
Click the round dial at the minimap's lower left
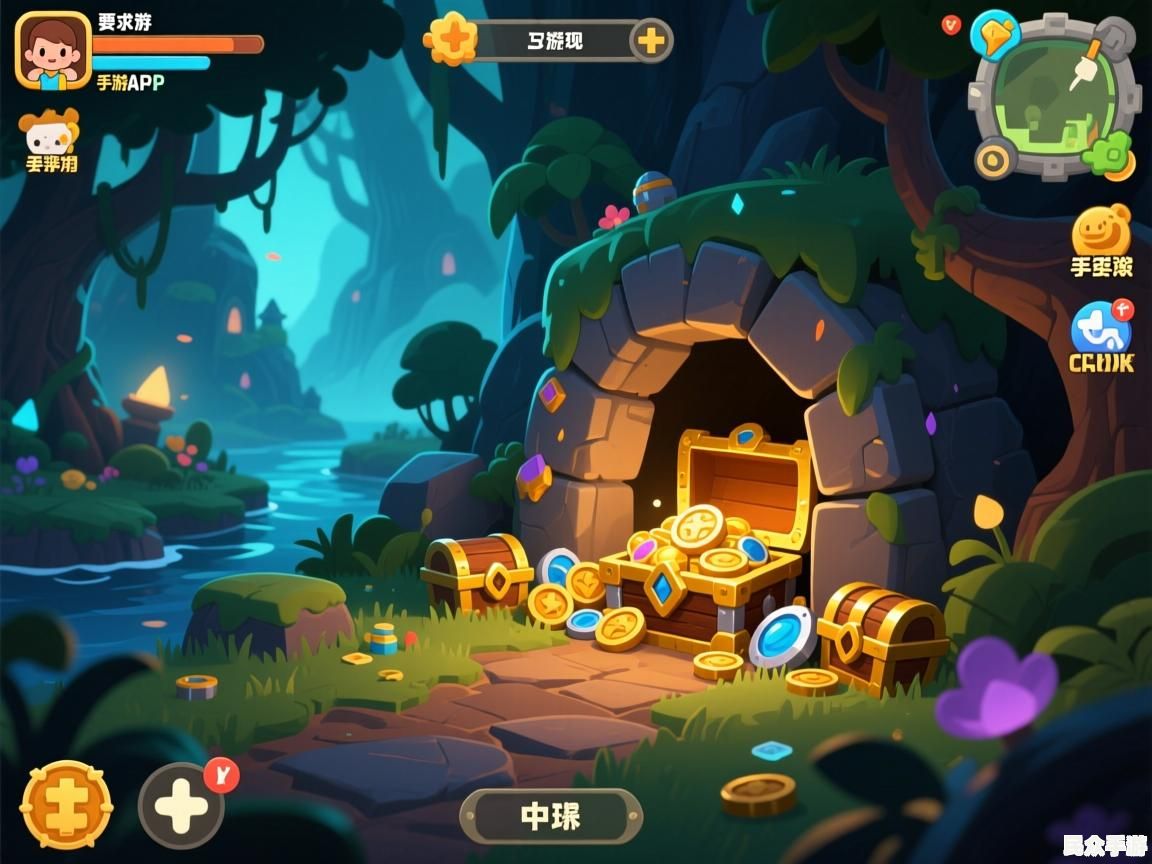995,158
